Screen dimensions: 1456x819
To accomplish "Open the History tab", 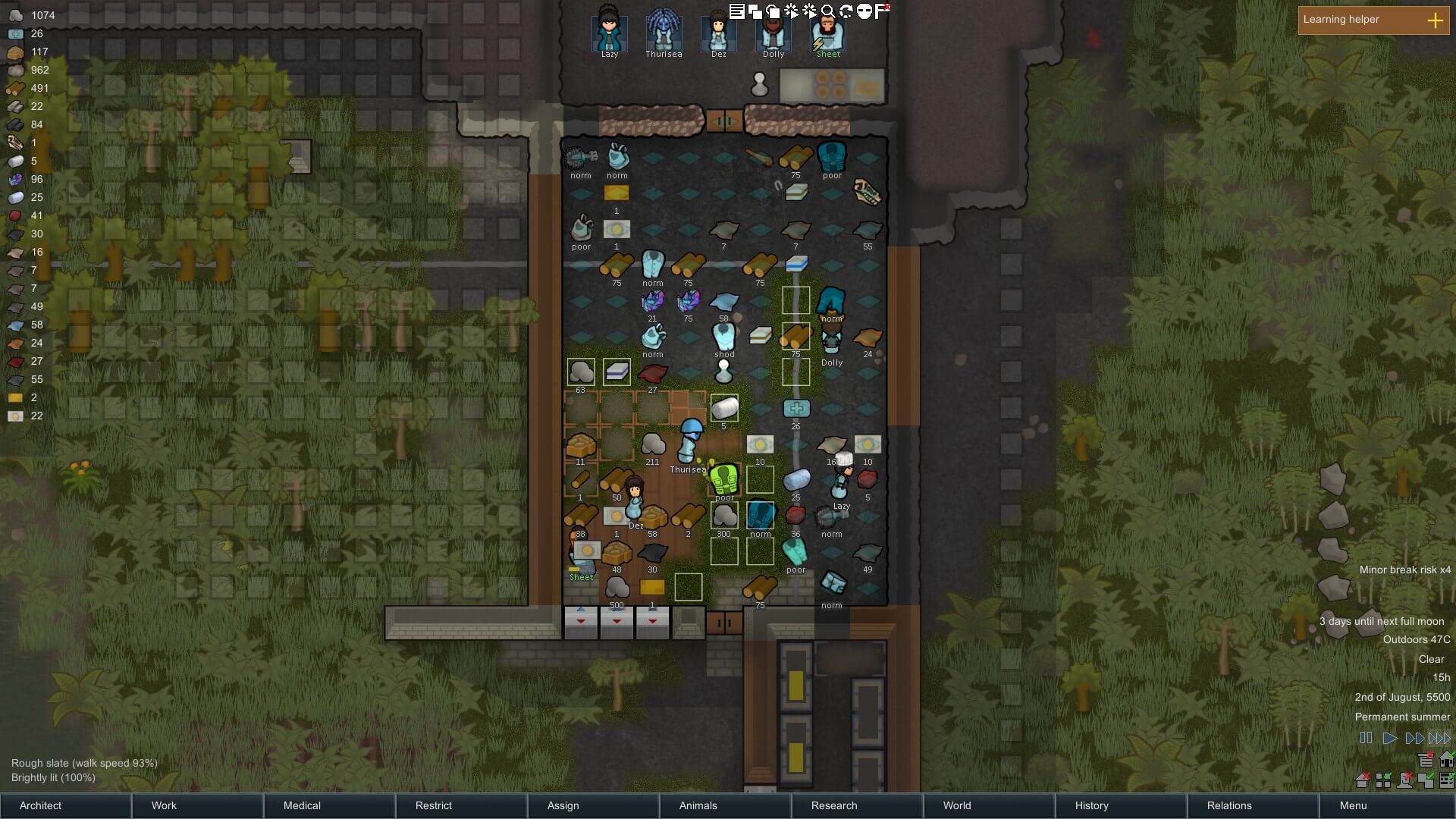I will (1121, 805).
